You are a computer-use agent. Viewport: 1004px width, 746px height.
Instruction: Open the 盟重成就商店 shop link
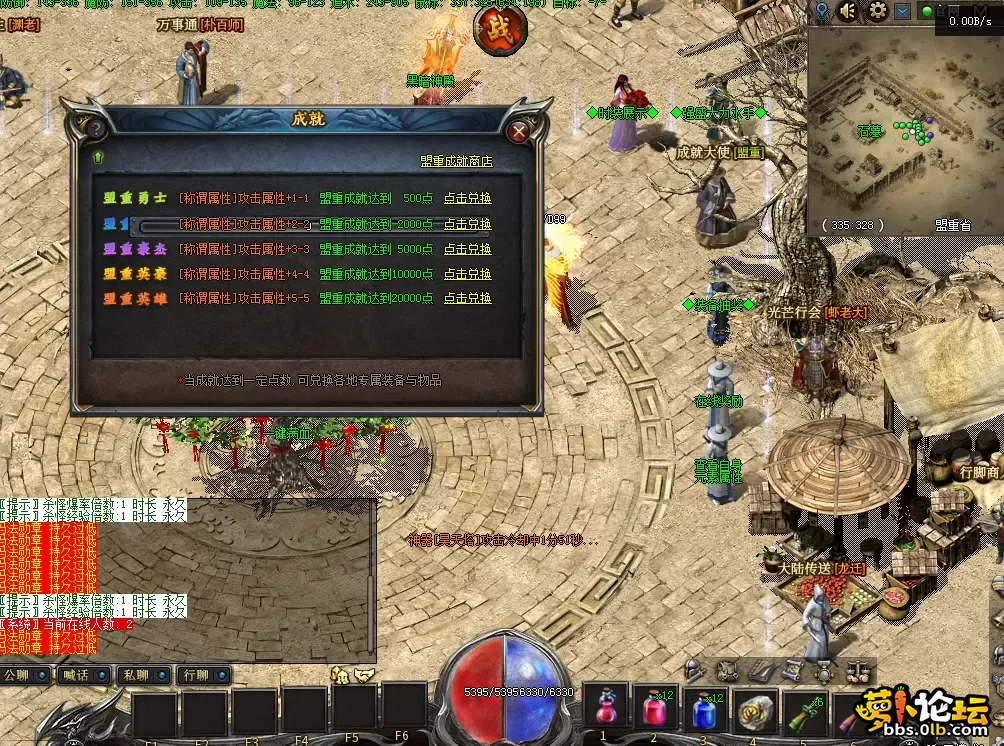coord(456,161)
